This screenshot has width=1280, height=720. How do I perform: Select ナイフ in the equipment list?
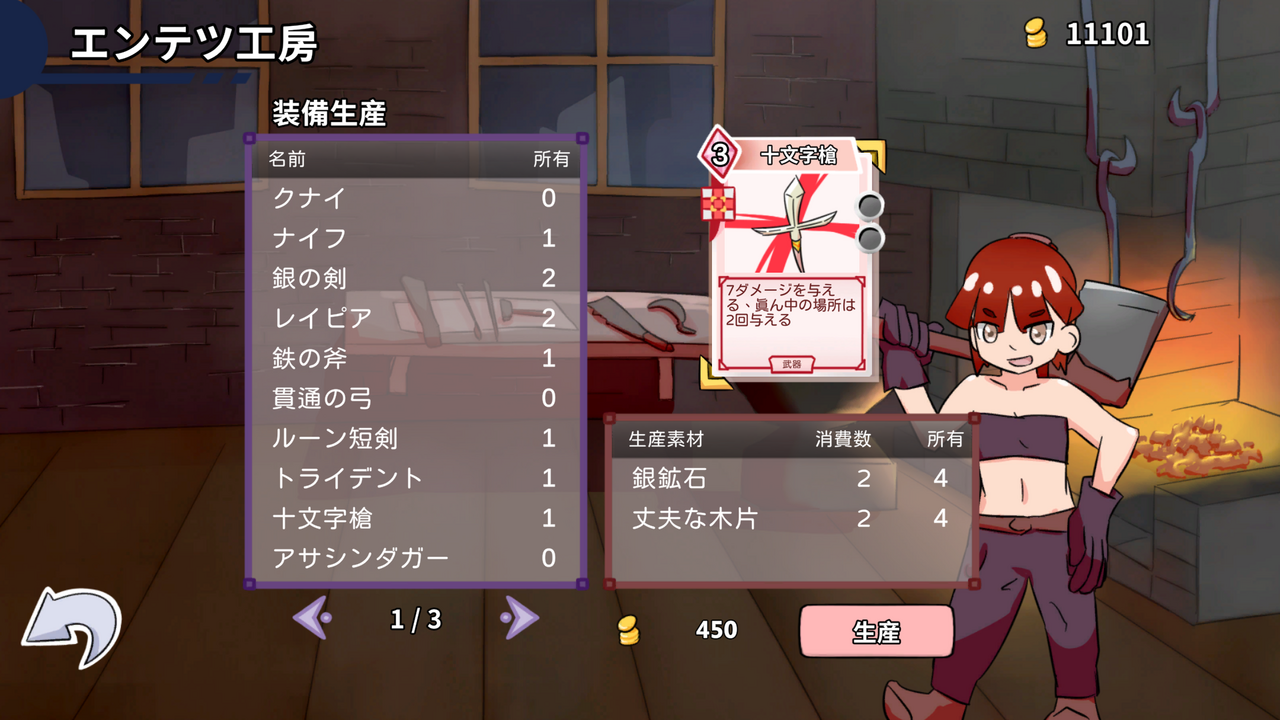[415, 238]
